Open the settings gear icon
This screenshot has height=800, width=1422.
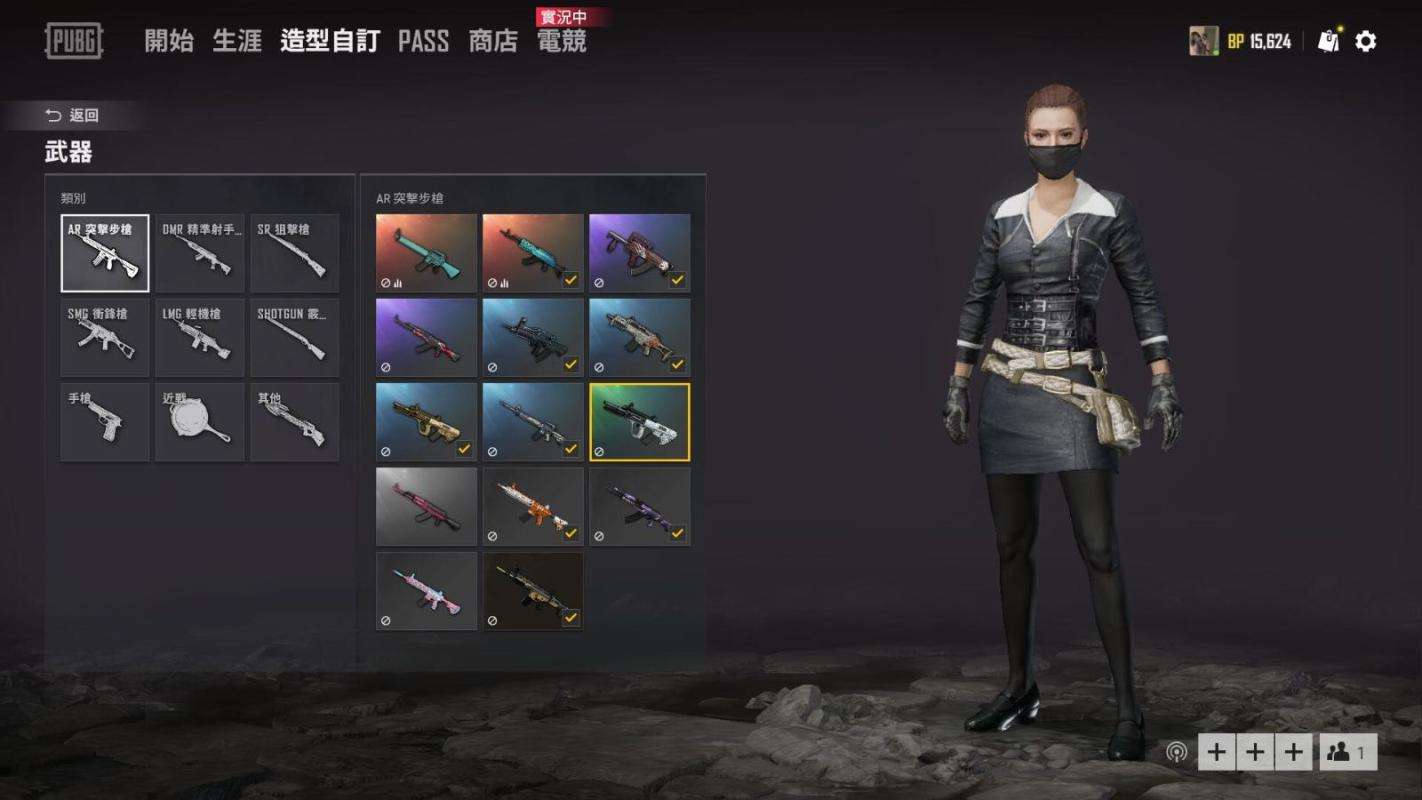click(1366, 41)
